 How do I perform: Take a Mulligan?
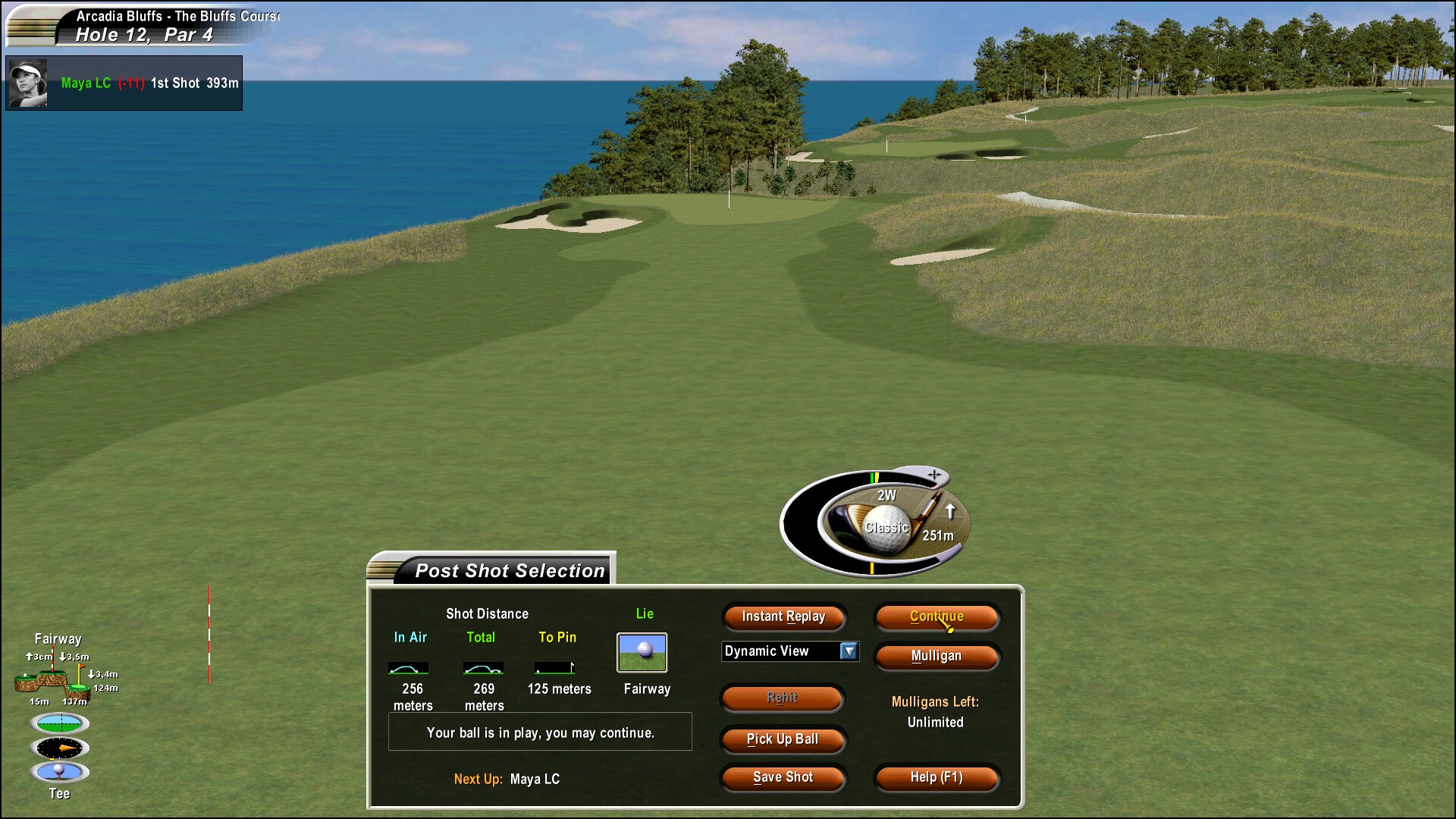pos(937,657)
